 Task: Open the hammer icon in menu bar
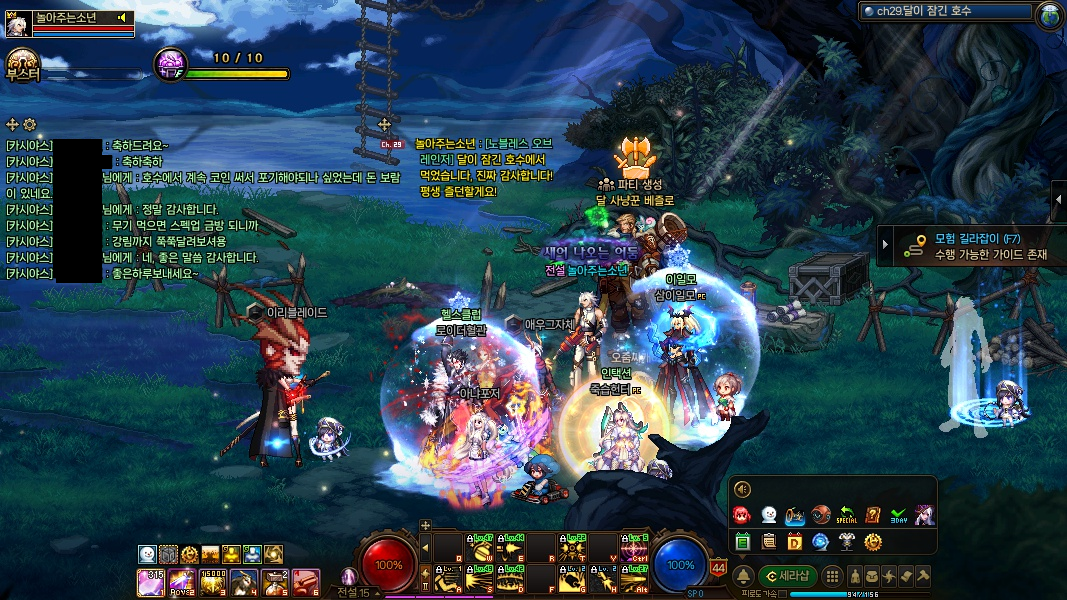(923, 576)
